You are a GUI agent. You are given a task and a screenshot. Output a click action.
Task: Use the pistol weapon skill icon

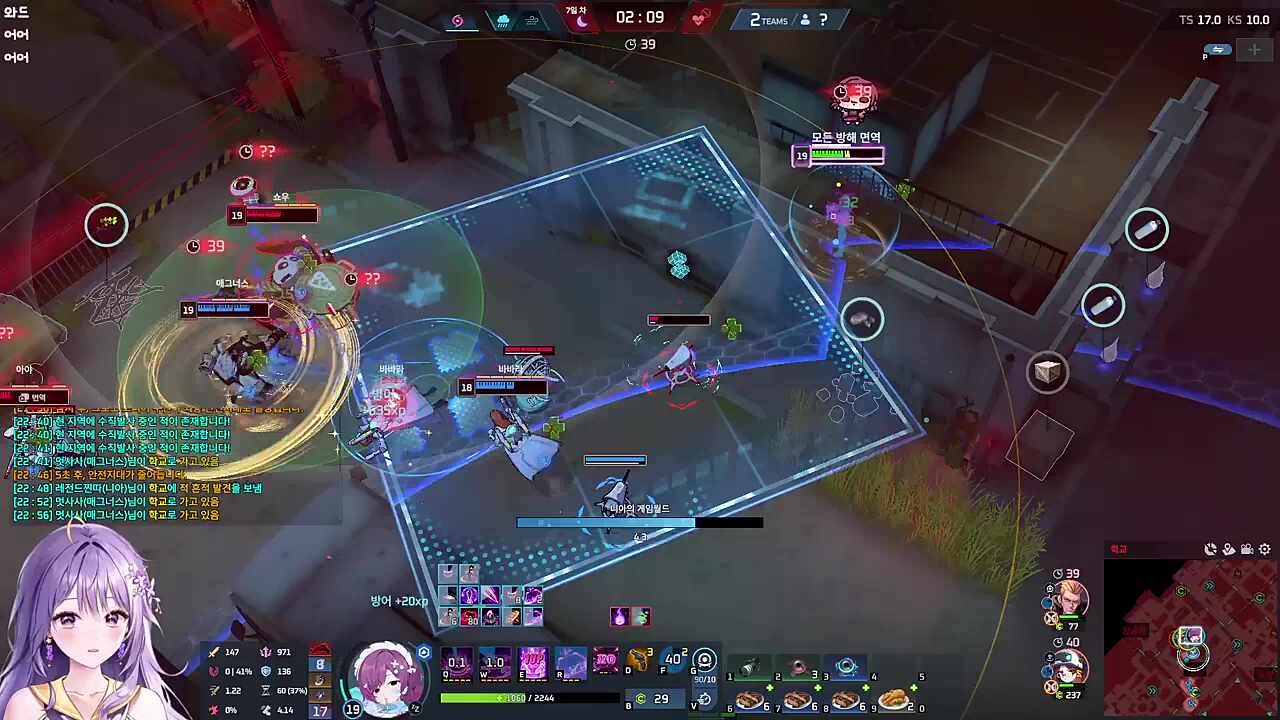click(638, 661)
